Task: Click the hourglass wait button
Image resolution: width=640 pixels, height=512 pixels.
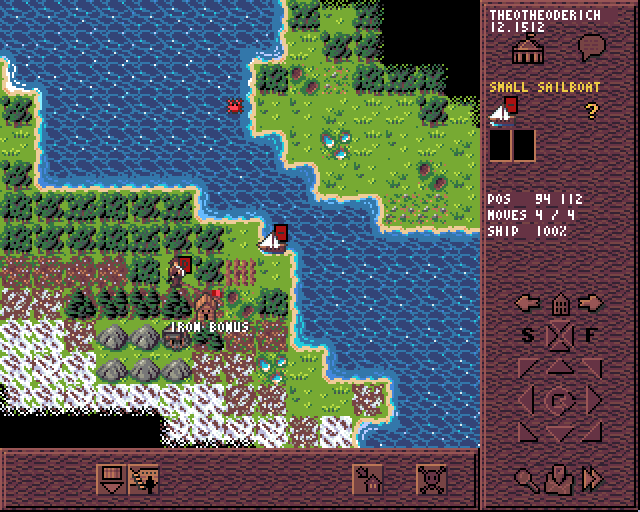Action: coord(560,335)
